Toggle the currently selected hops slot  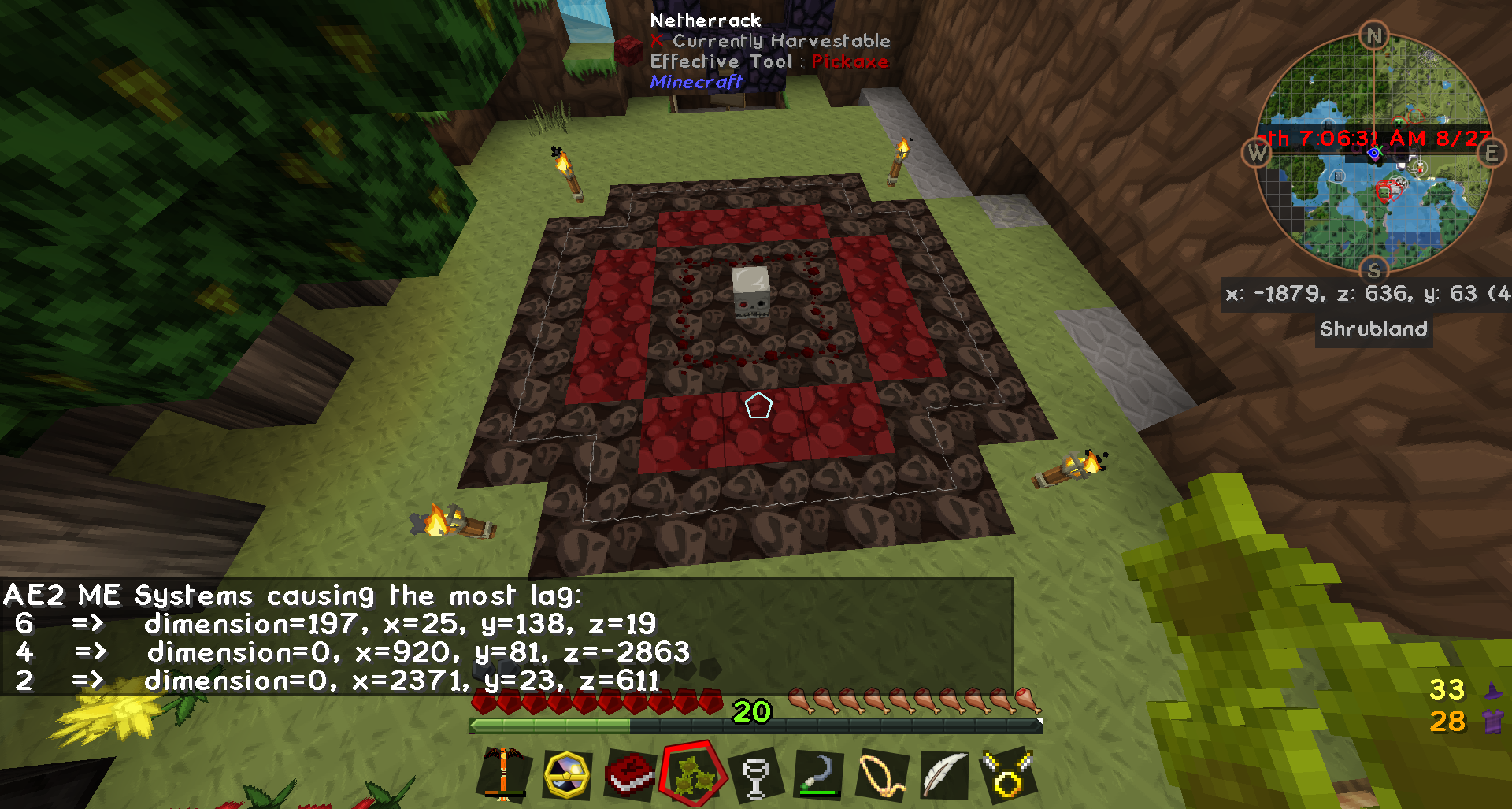693,776
